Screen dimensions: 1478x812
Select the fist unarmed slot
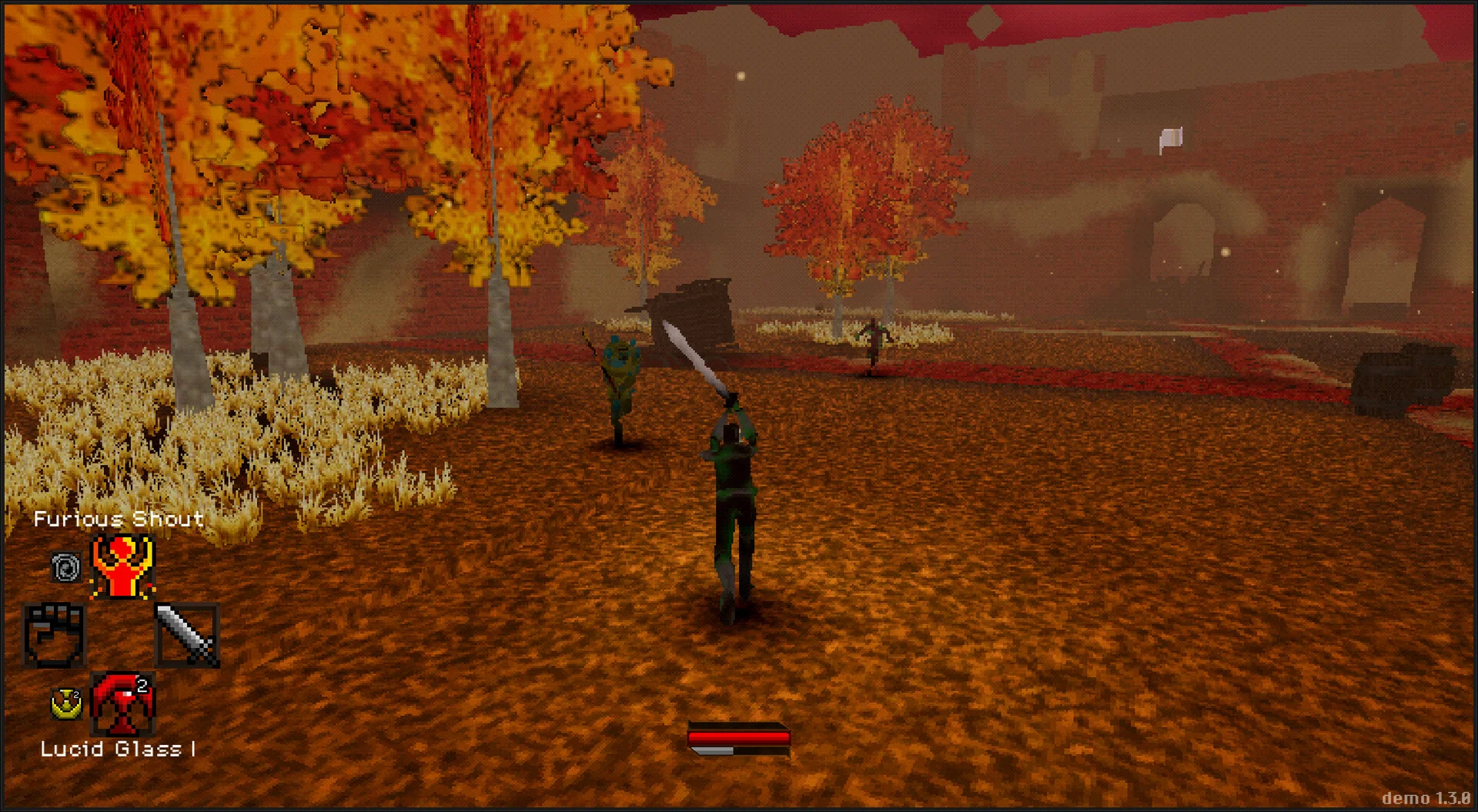point(55,636)
